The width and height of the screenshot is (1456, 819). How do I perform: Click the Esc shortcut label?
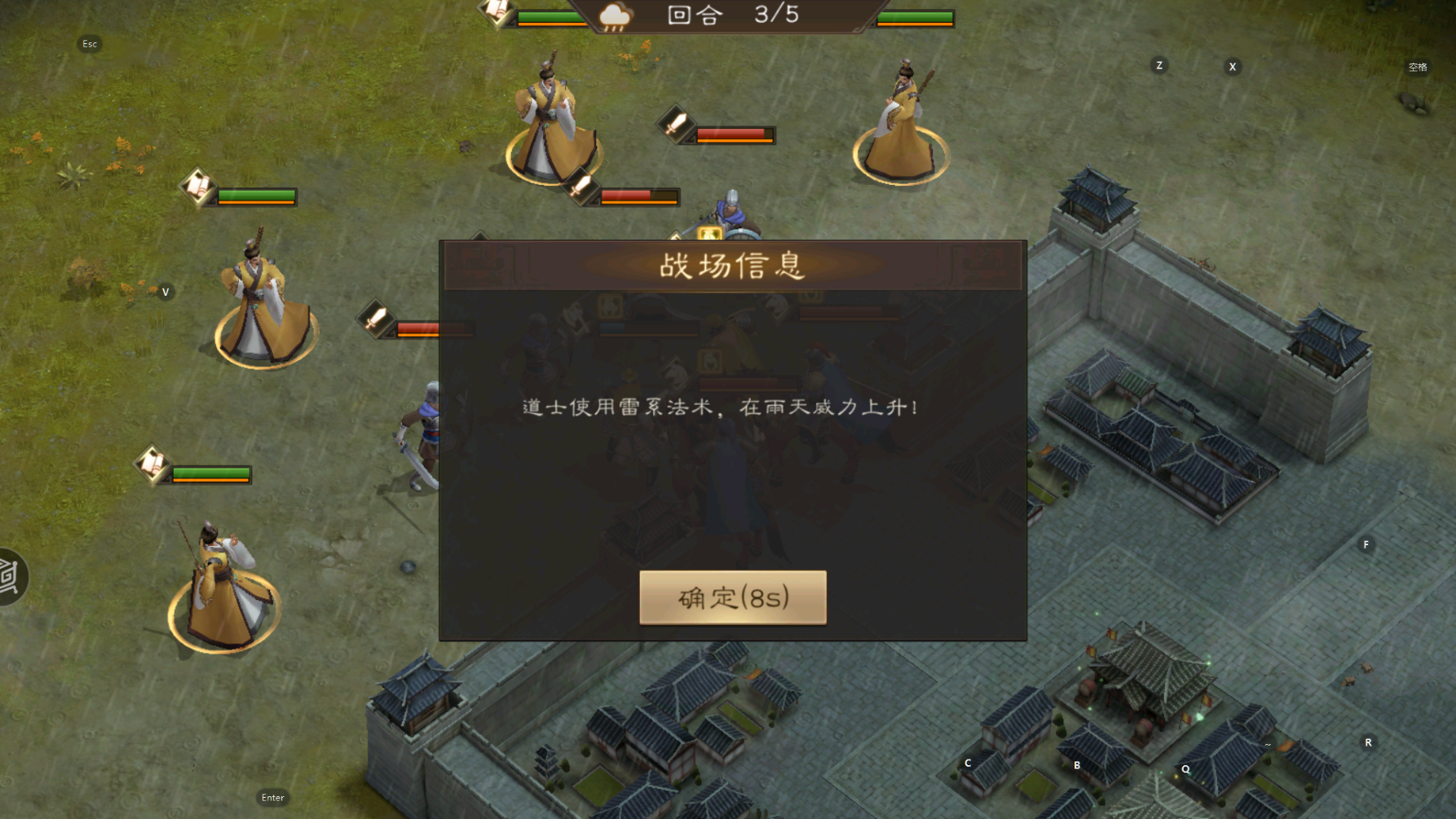[89, 44]
